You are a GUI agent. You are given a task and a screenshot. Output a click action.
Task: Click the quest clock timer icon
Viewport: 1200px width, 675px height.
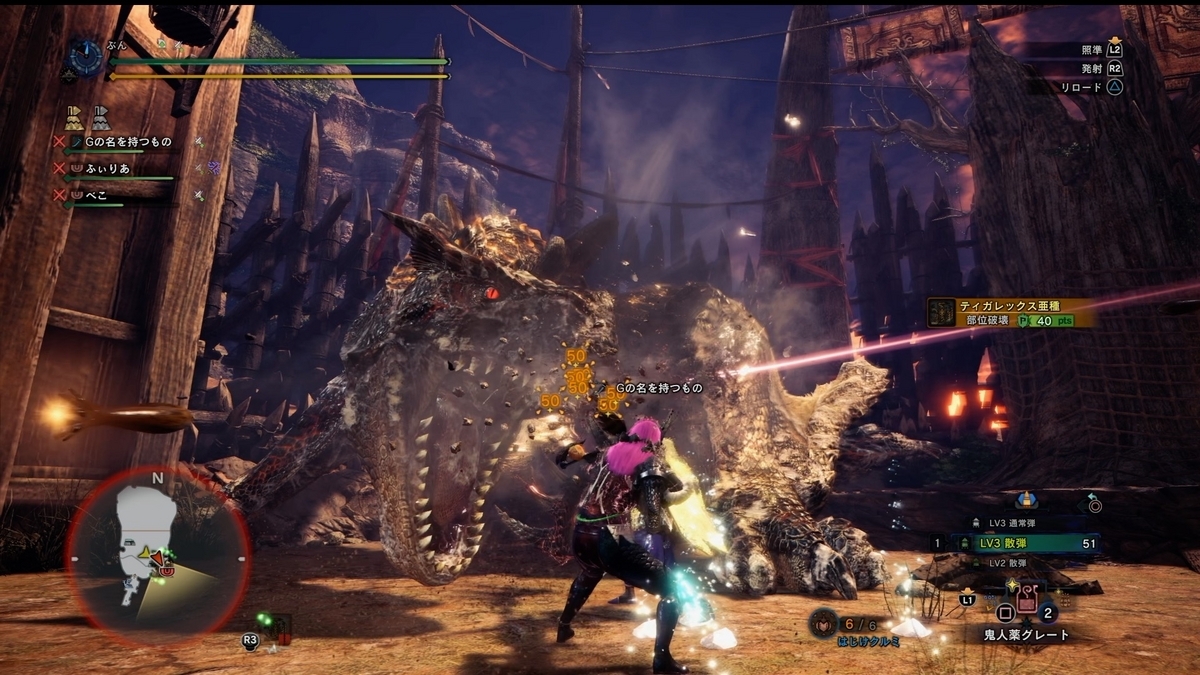click(83, 59)
